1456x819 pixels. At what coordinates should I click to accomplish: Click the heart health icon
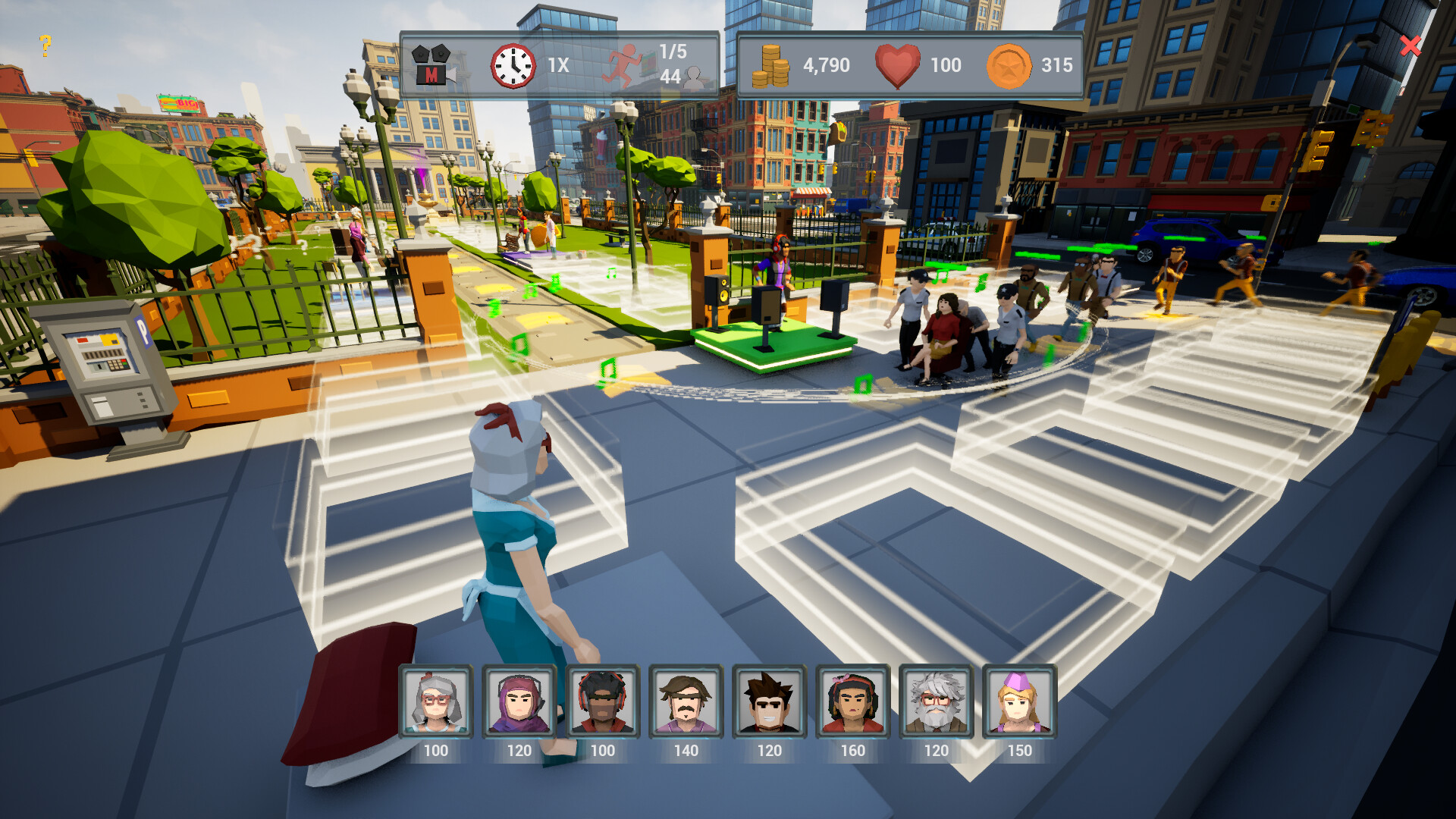[x=896, y=64]
